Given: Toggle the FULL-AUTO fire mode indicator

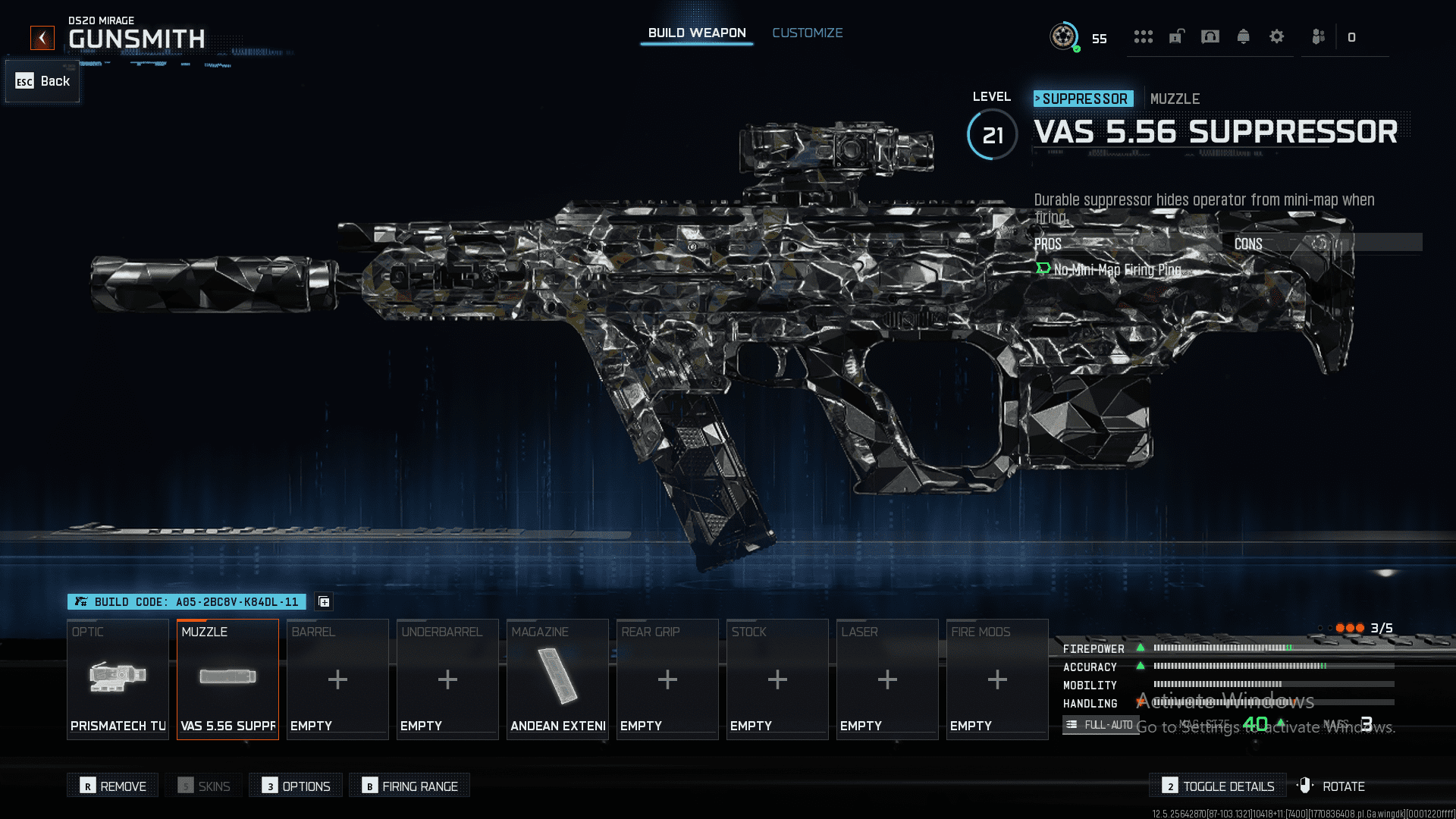Looking at the screenshot, I should (x=1101, y=724).
